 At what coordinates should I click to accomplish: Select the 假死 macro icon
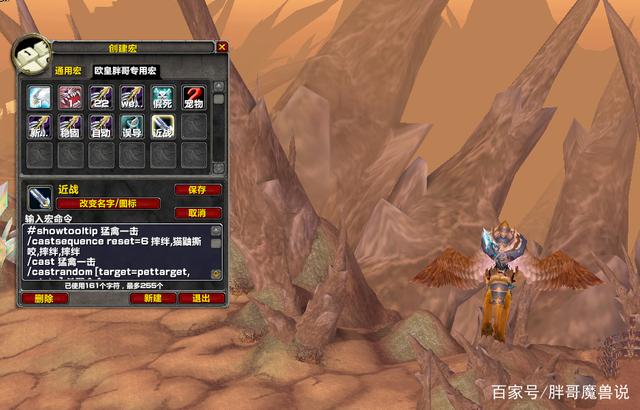tap(163, 97)
